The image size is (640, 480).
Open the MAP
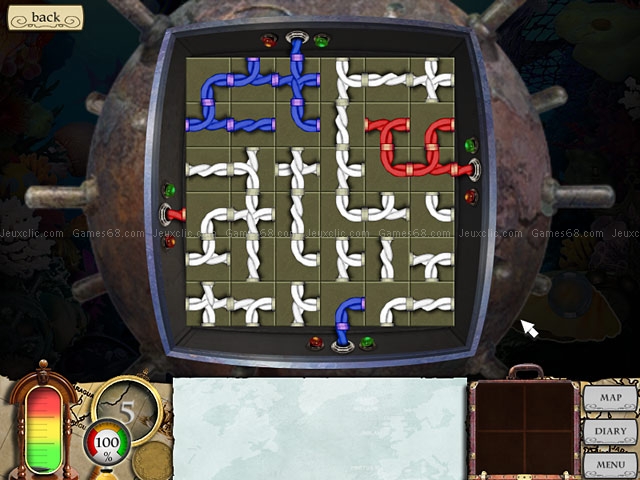pyautogui.click(x=610, y=398)
